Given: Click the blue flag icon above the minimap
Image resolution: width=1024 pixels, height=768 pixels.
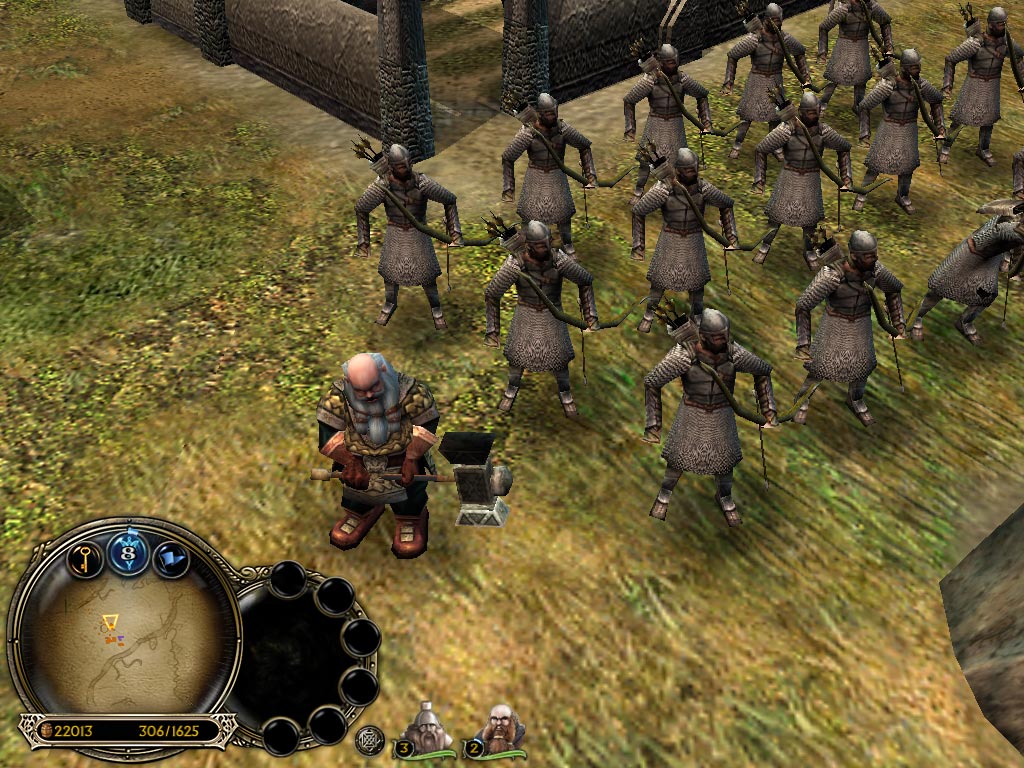Looking at the screenshot, I should point(170,558).
